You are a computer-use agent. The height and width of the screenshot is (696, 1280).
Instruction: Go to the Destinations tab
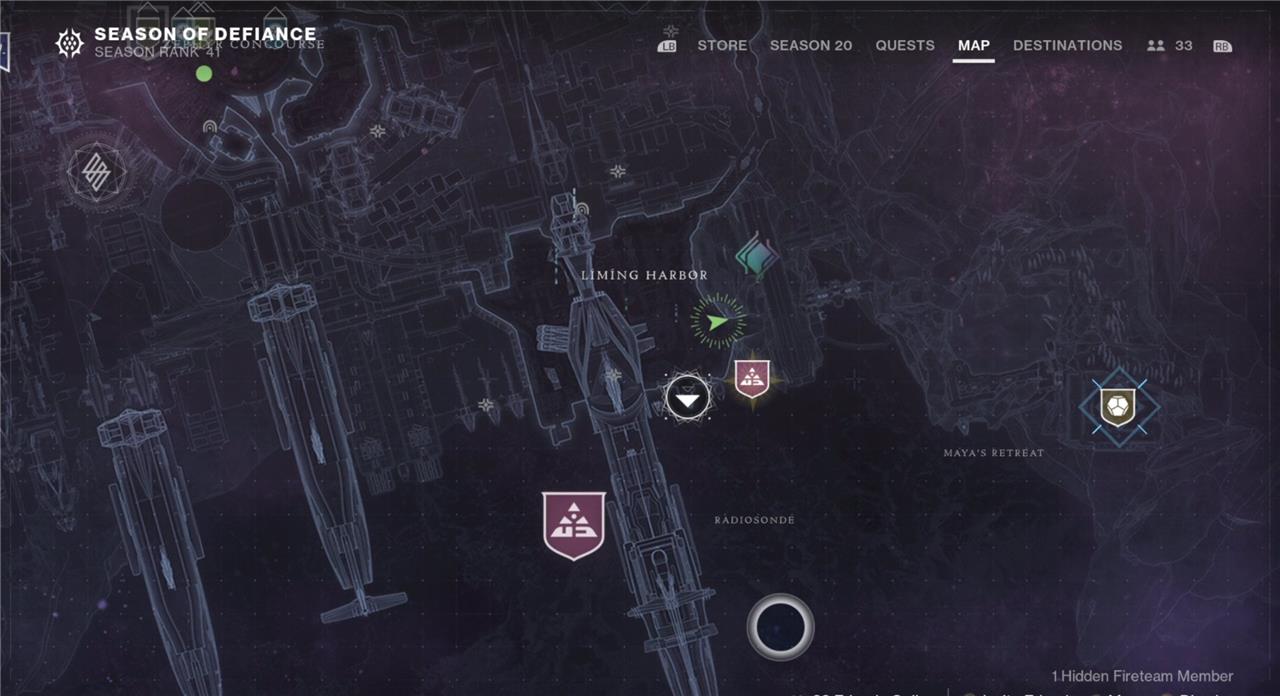pyautogui.click(x=1067, y=45)
